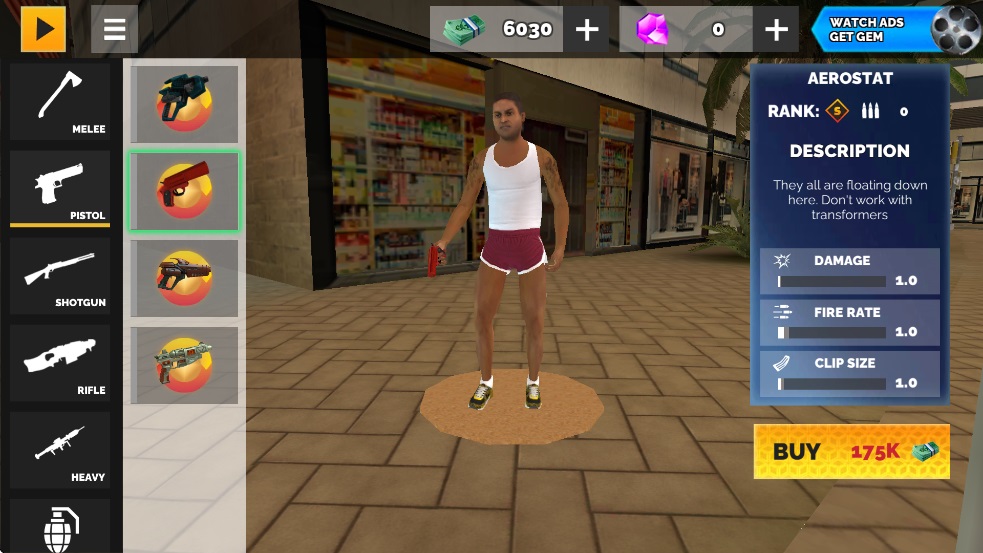The image size is (983, 553).
Task: Tap the orange play button
Action: click(43, 29)
